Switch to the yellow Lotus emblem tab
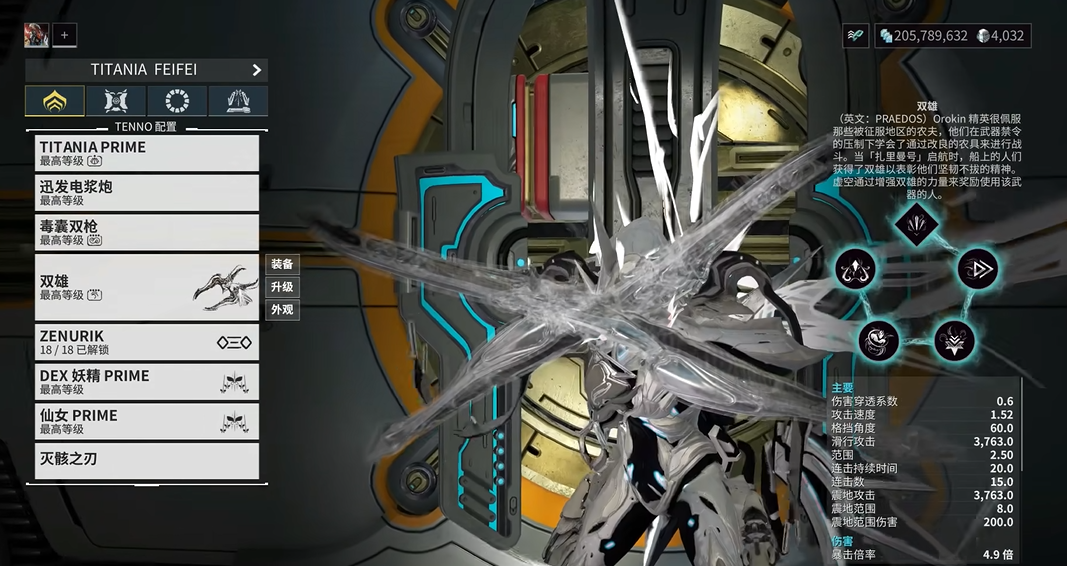Screen dimensions: 1067x566 click(x=55, y=101)
